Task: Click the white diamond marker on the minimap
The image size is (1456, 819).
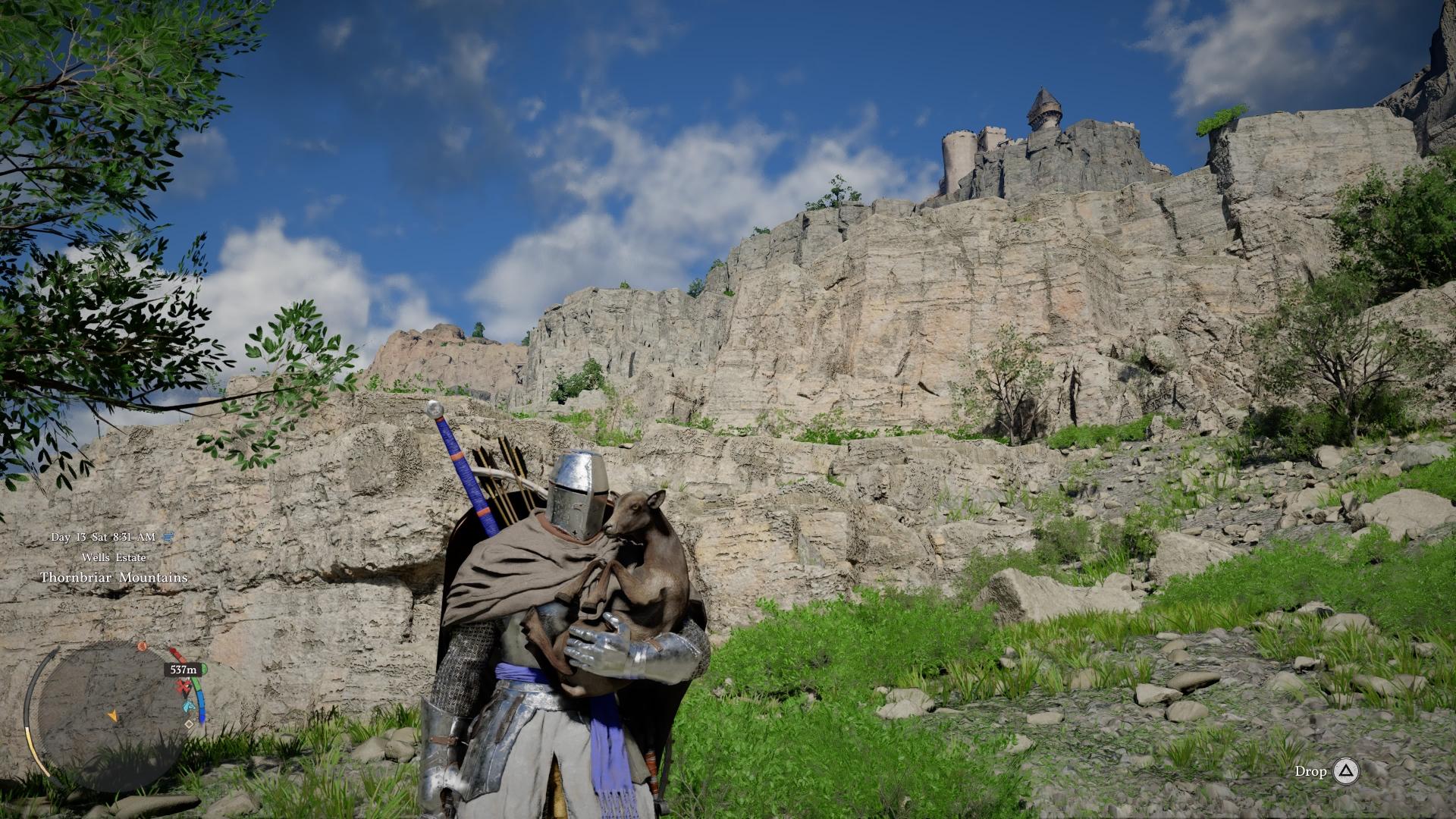Action: point(189,724)
